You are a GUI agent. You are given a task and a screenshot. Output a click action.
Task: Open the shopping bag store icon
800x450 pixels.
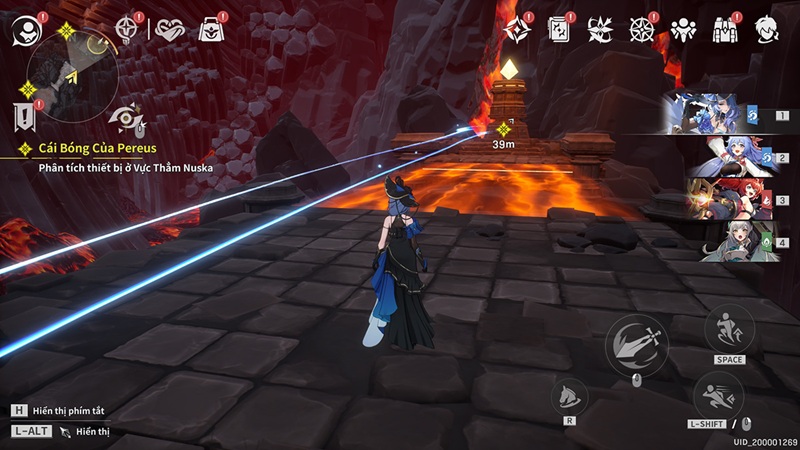point(211,30)
